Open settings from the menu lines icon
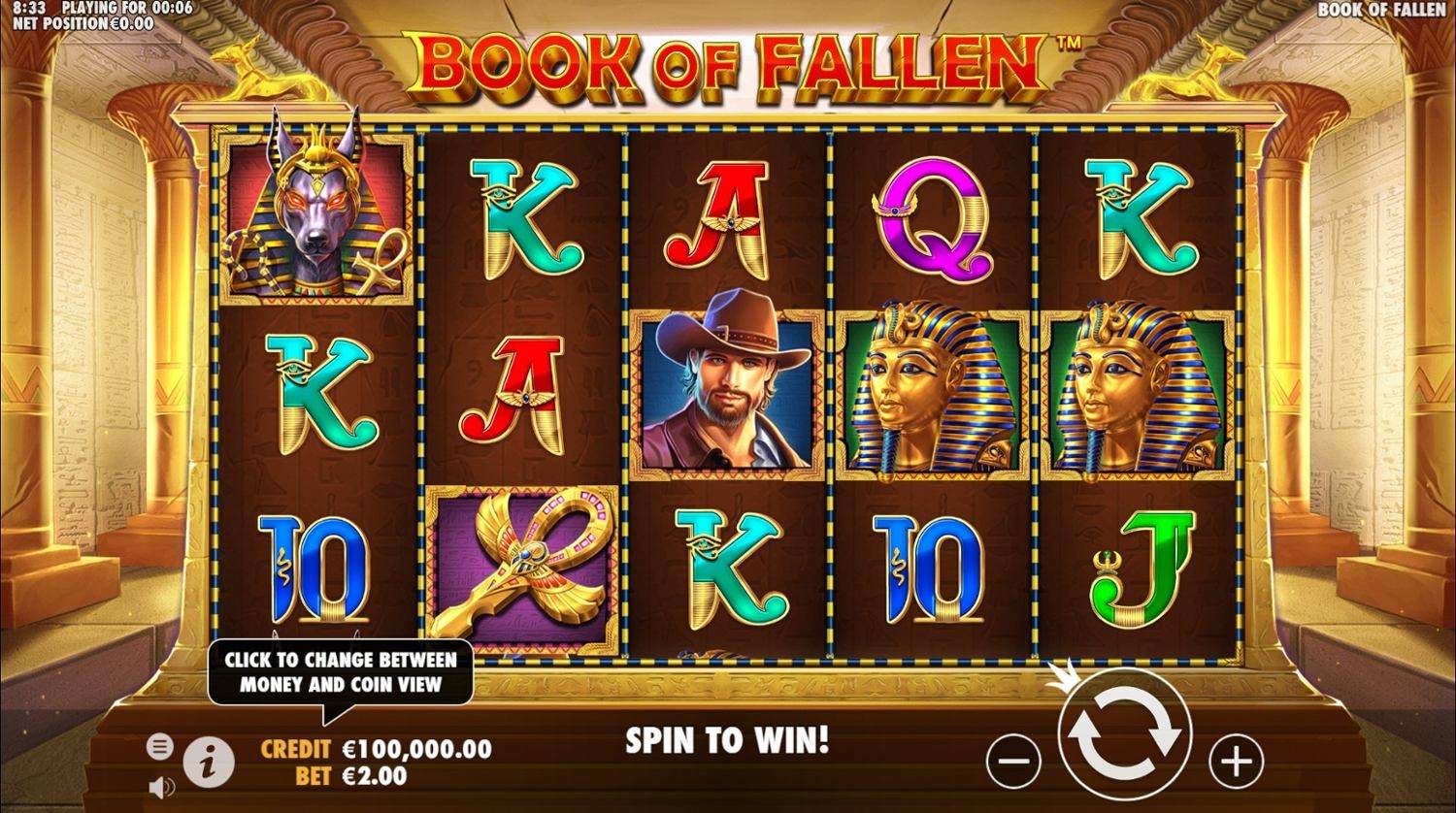This screenshot has height=813, width=1456. [158, 747]
